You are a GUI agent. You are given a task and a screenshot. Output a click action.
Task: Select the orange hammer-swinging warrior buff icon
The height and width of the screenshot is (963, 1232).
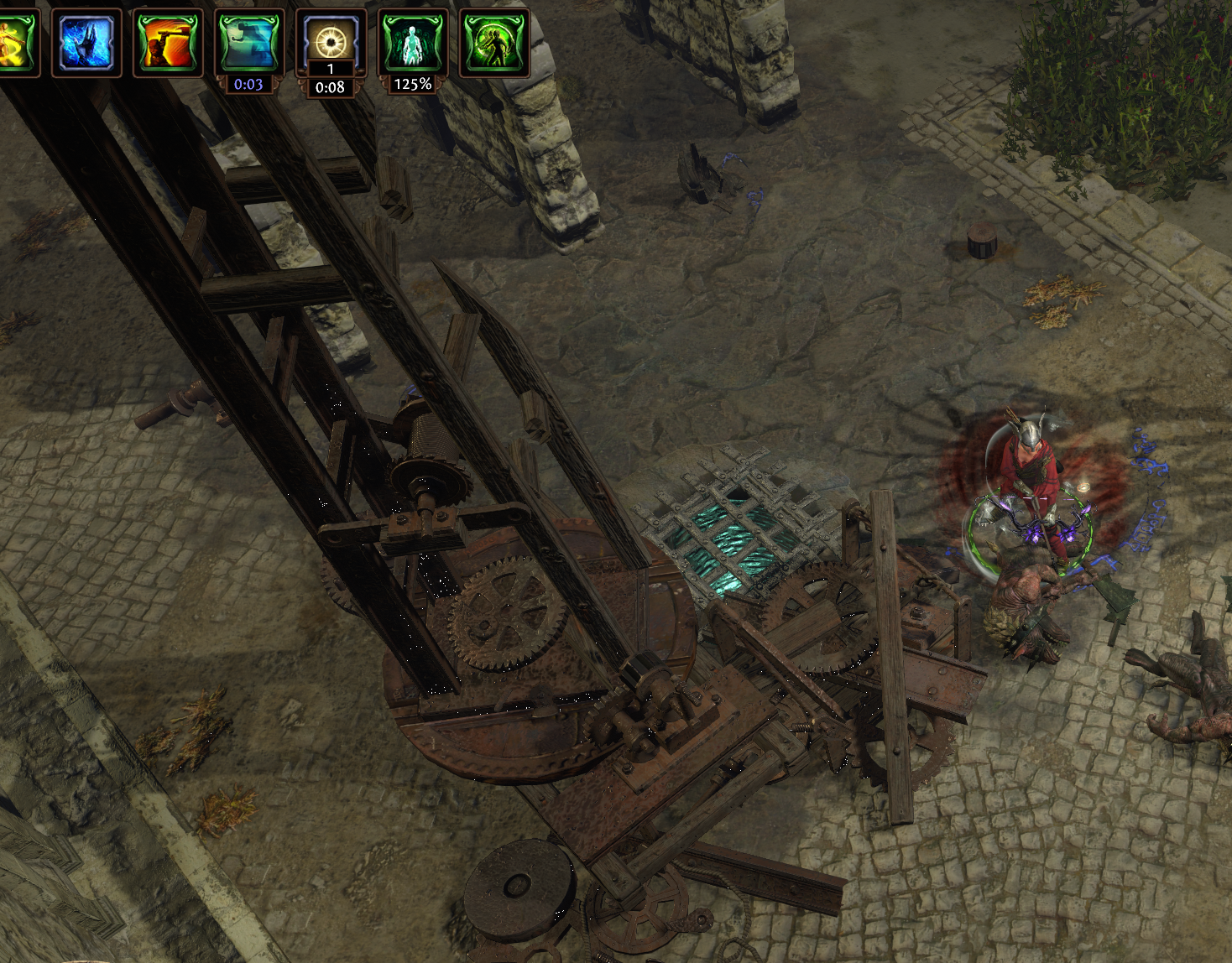pos(168,42)
